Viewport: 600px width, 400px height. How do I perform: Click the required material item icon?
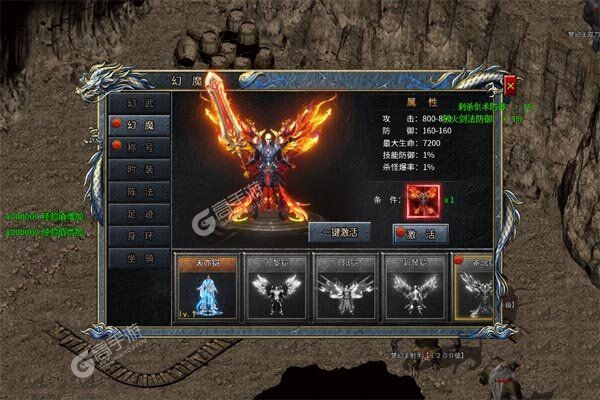click(419, 199)
